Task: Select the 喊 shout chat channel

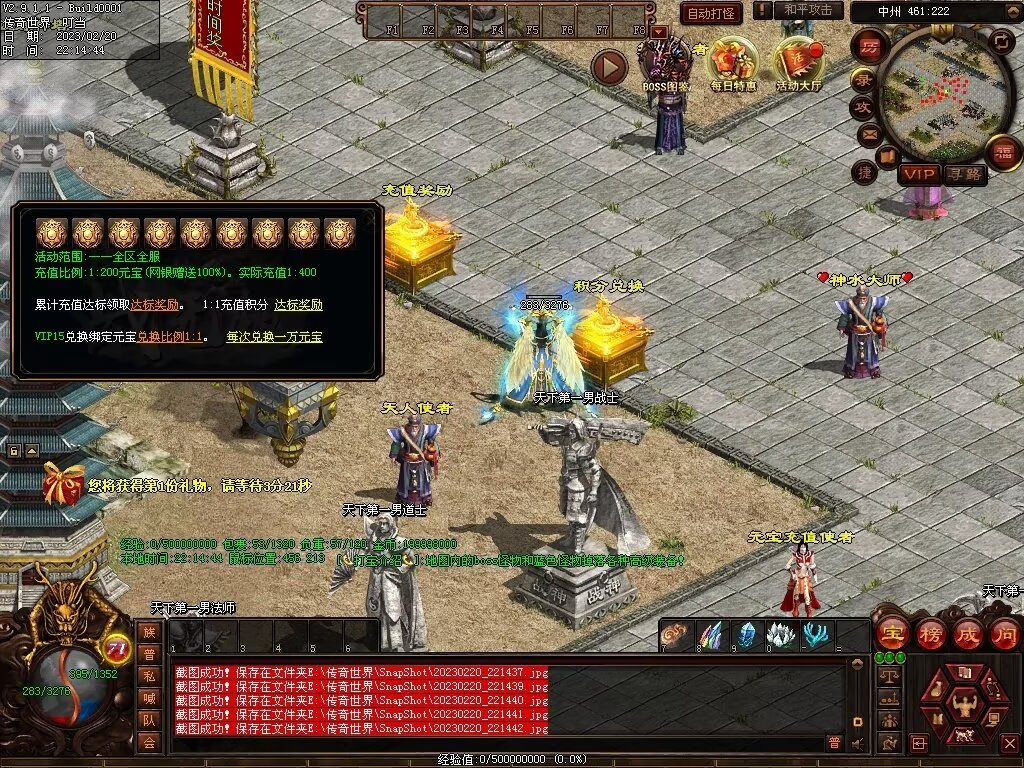Action: (x=149, y=697)
